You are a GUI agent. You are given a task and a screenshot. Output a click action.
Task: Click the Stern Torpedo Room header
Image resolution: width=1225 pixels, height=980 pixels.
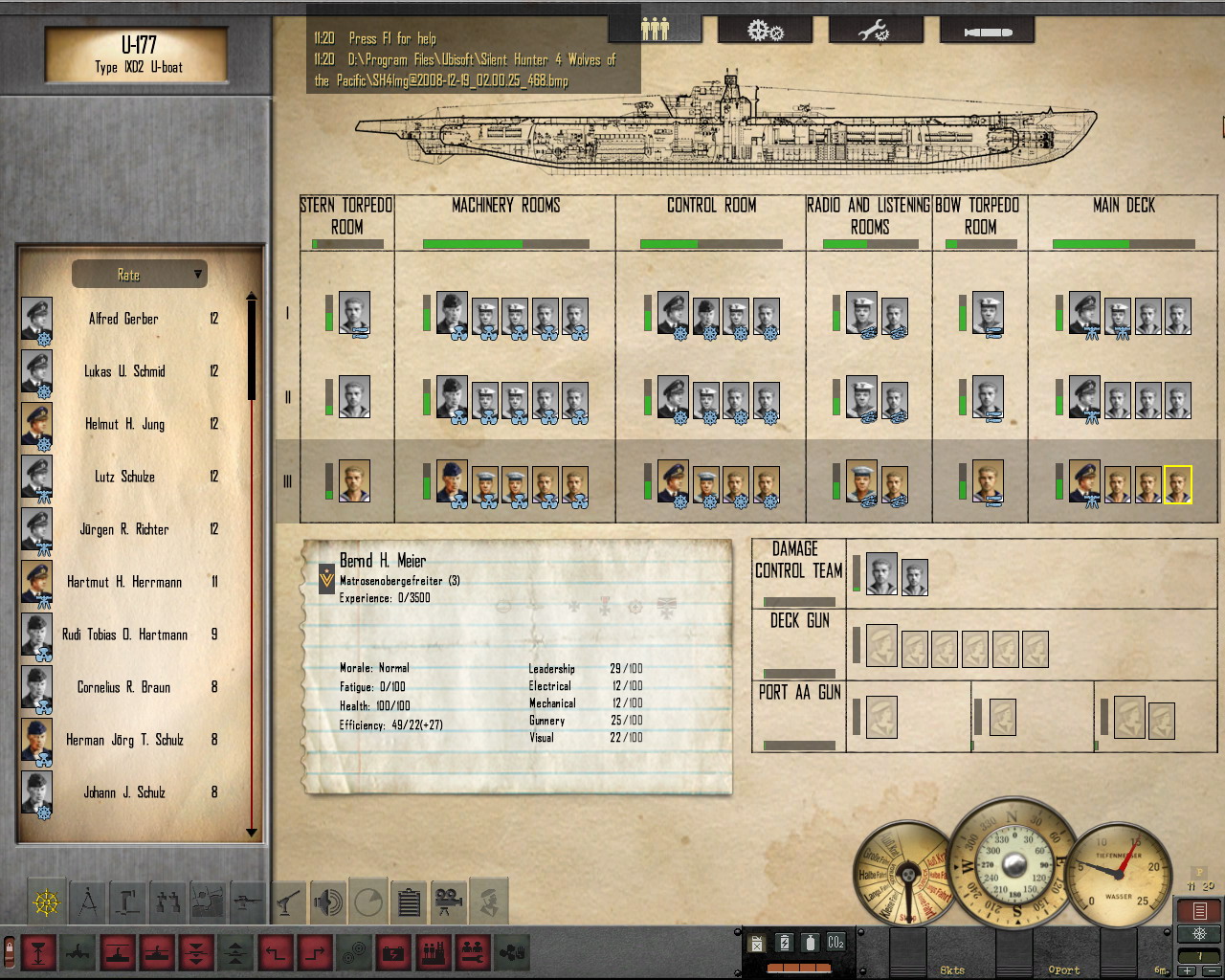coord(346,216)
